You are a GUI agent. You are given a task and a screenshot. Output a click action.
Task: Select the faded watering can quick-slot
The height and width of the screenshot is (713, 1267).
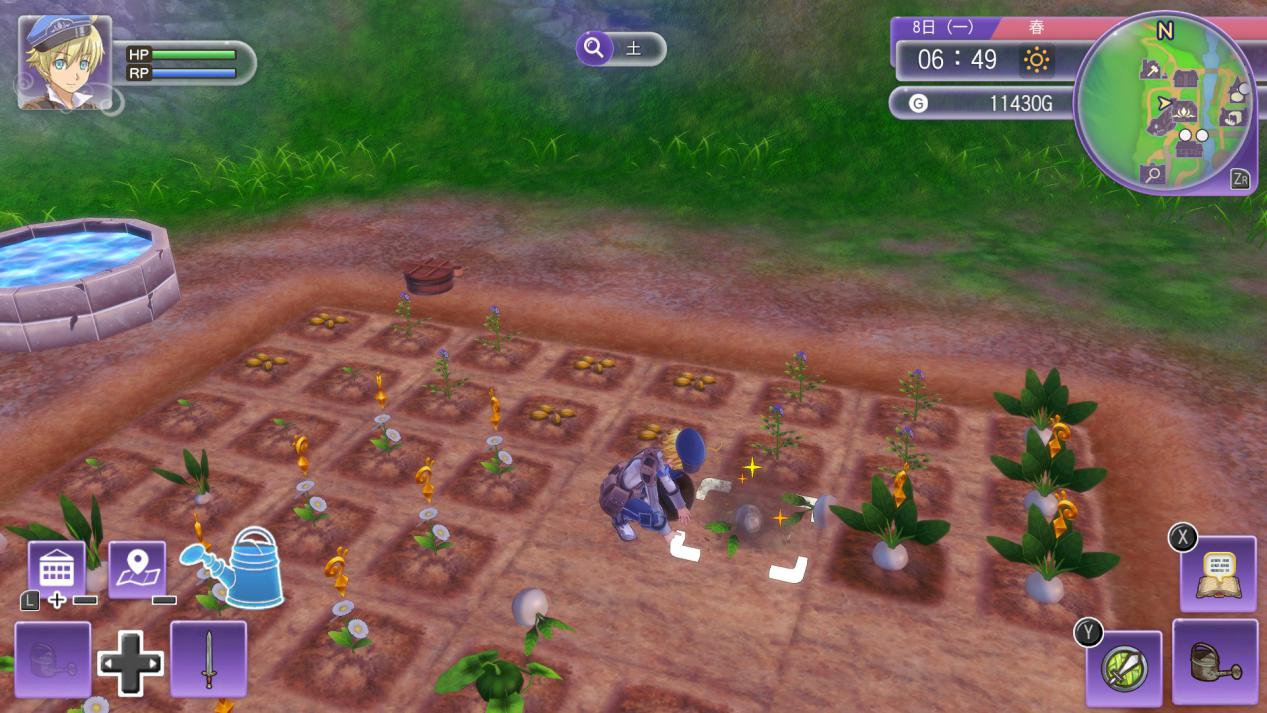[52, 658]
